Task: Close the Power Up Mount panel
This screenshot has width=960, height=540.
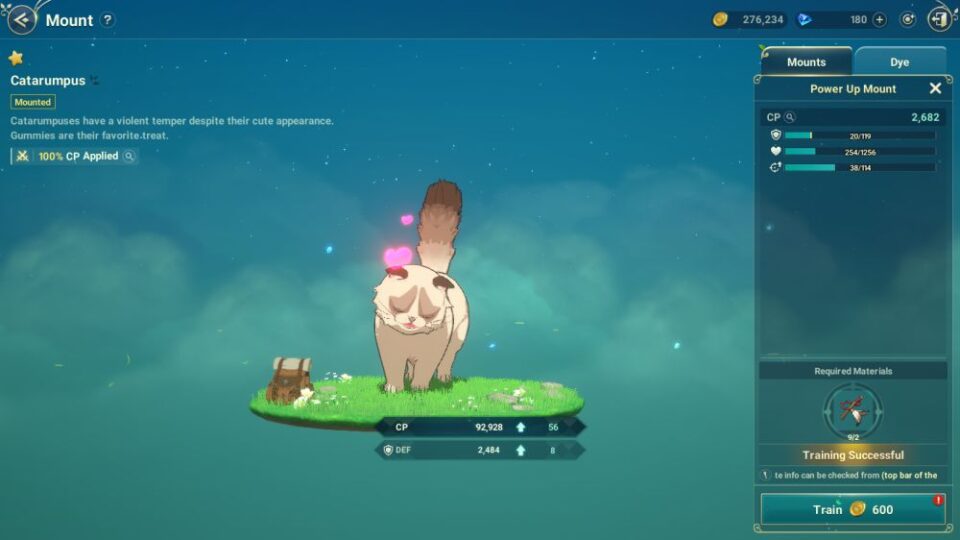Action: pyautogui.click(x=935, y=89)
